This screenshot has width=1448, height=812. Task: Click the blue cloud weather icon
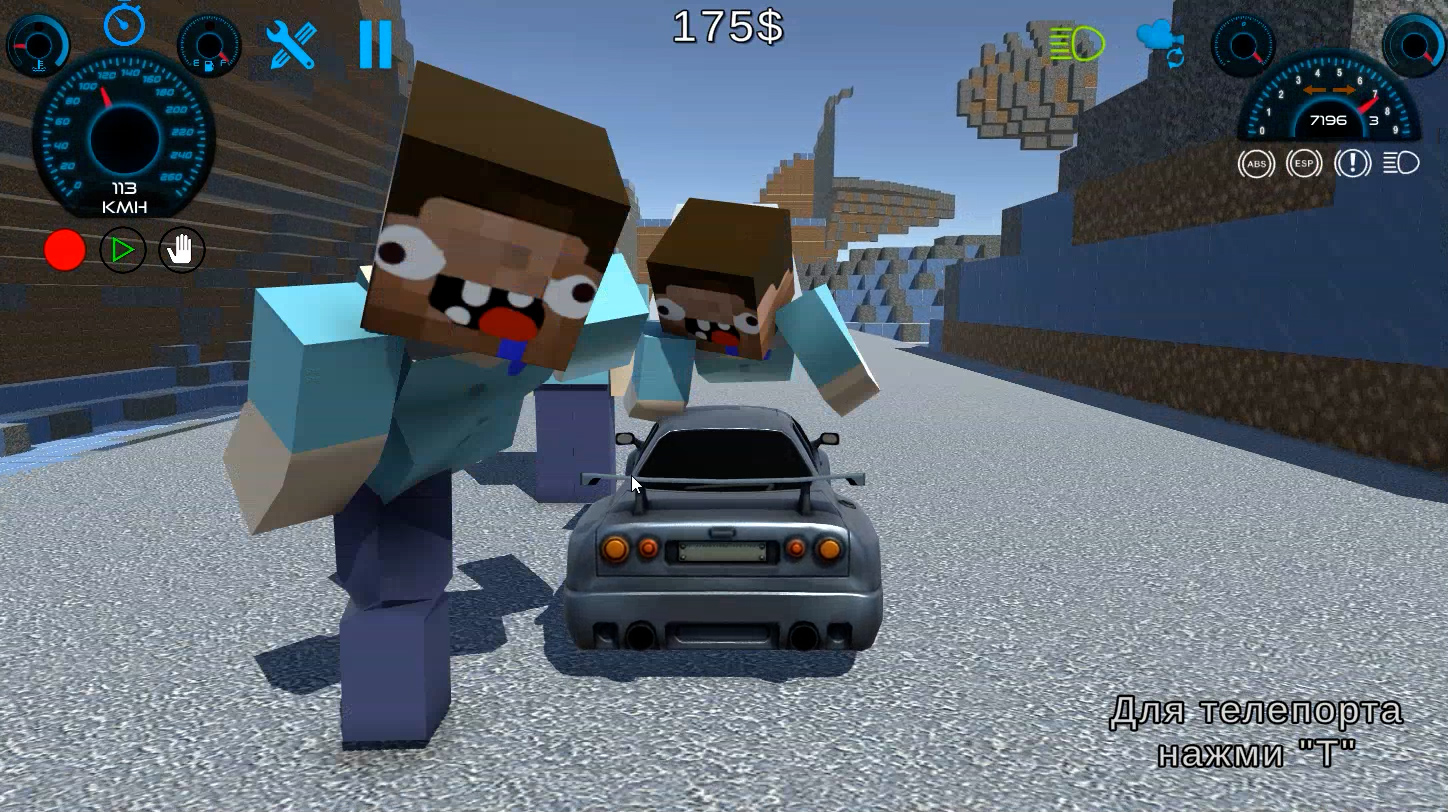point(1157,36)
